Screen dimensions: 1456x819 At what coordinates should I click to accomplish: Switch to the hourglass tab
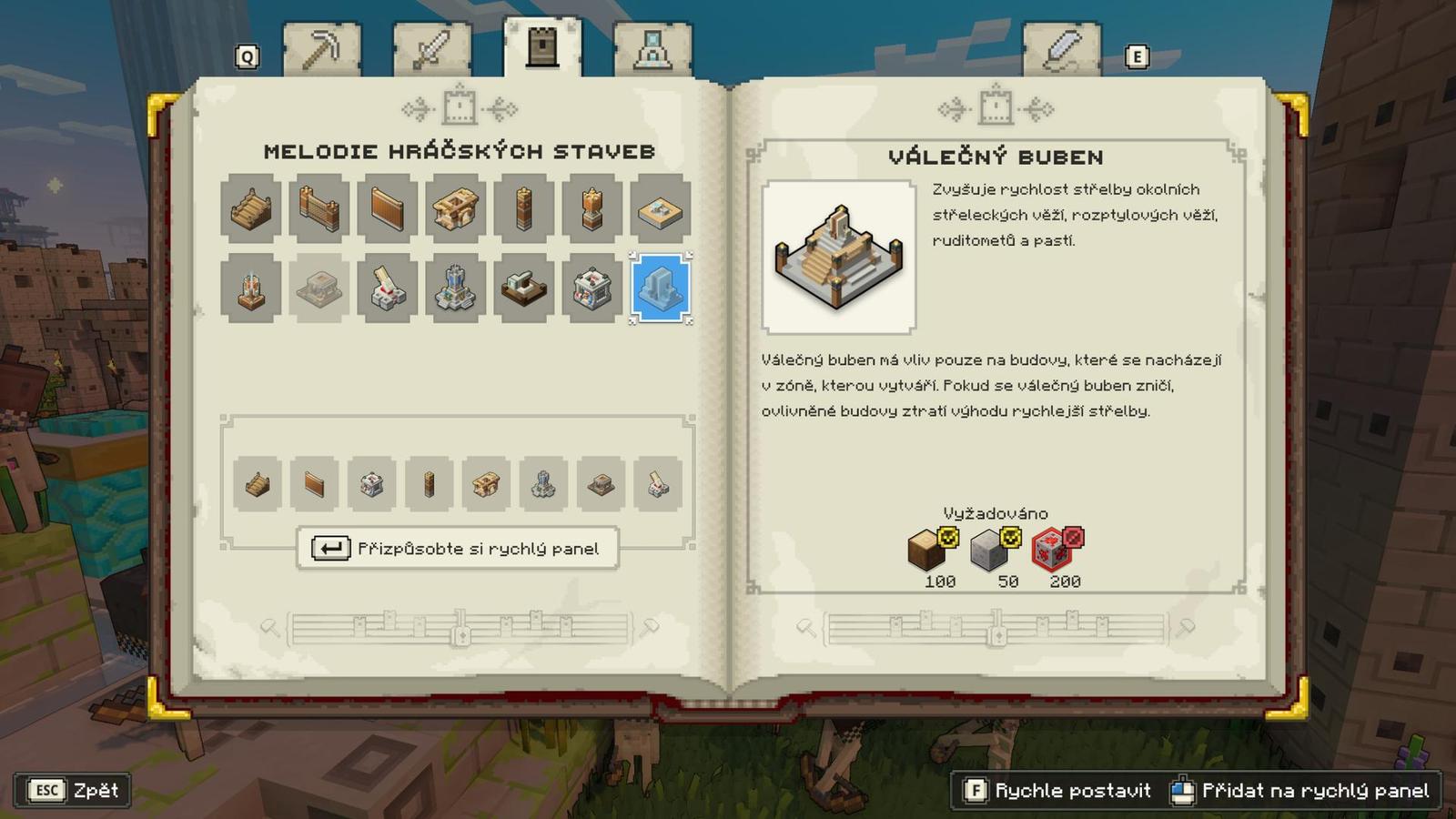coord(652,50)
